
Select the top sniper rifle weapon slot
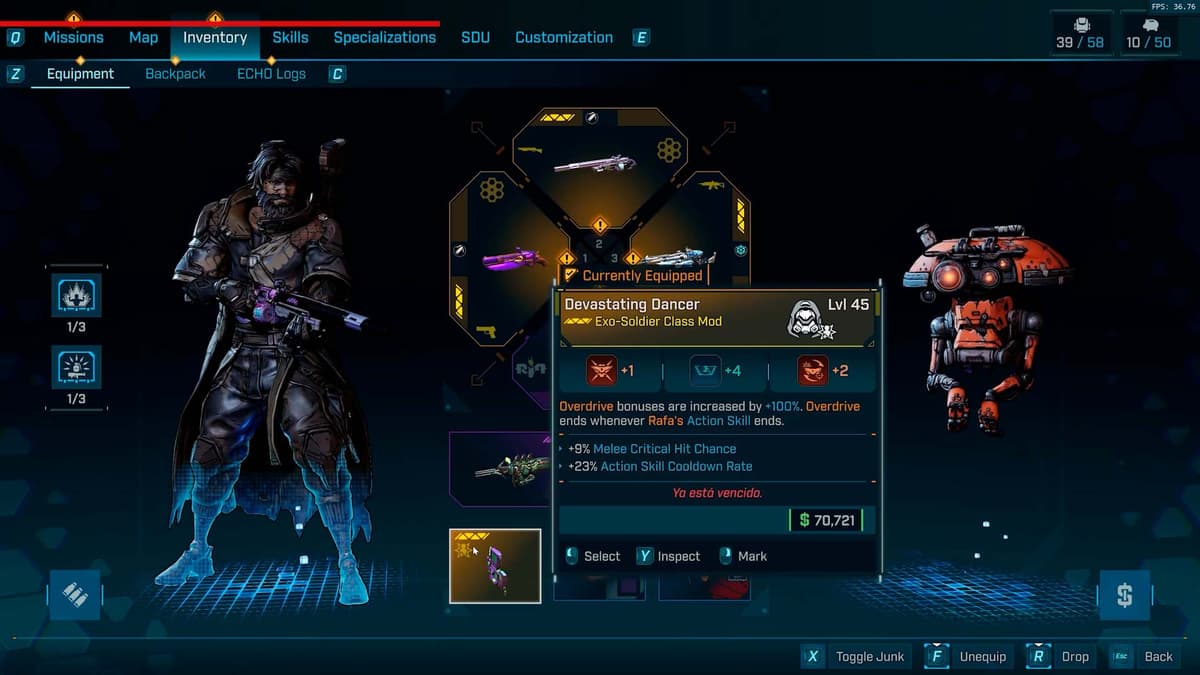click(x=595, y=162)
